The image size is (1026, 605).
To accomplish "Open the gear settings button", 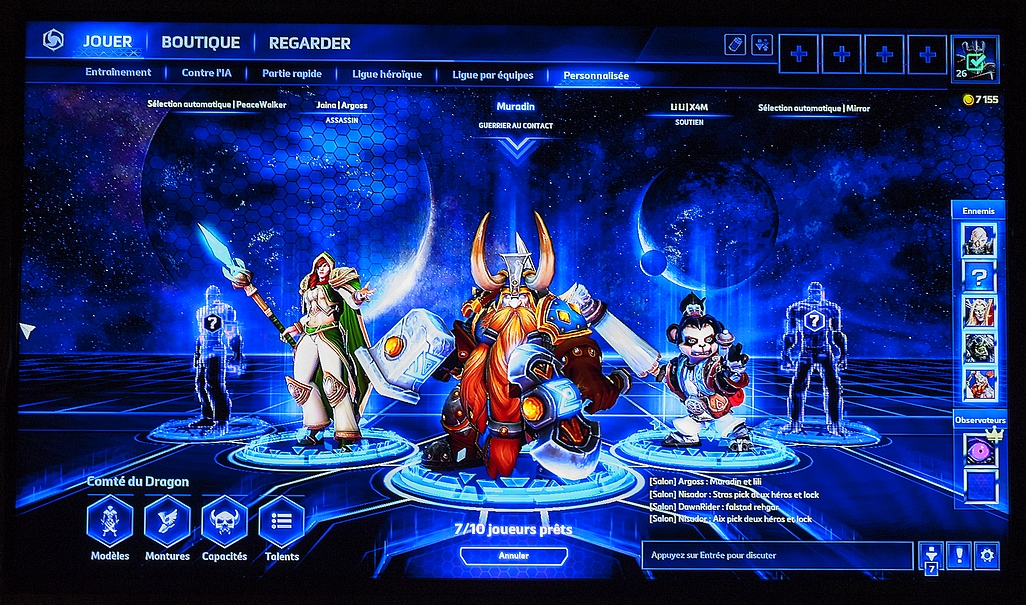I will tap(987, 555).
